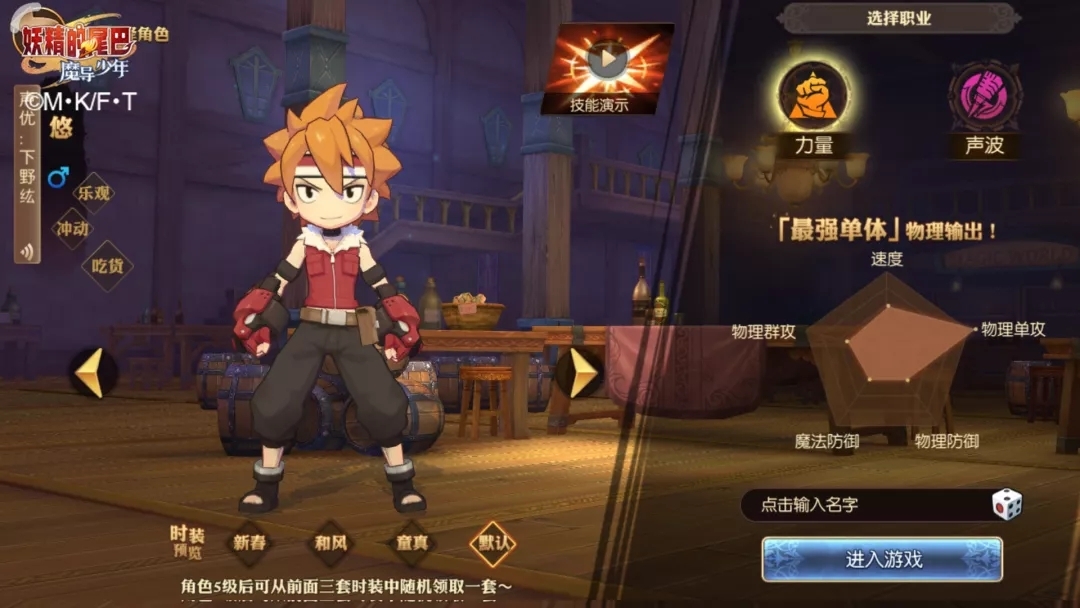Select the 力量 class icon
Screen dimensions: 1080x608
[813, 96]
